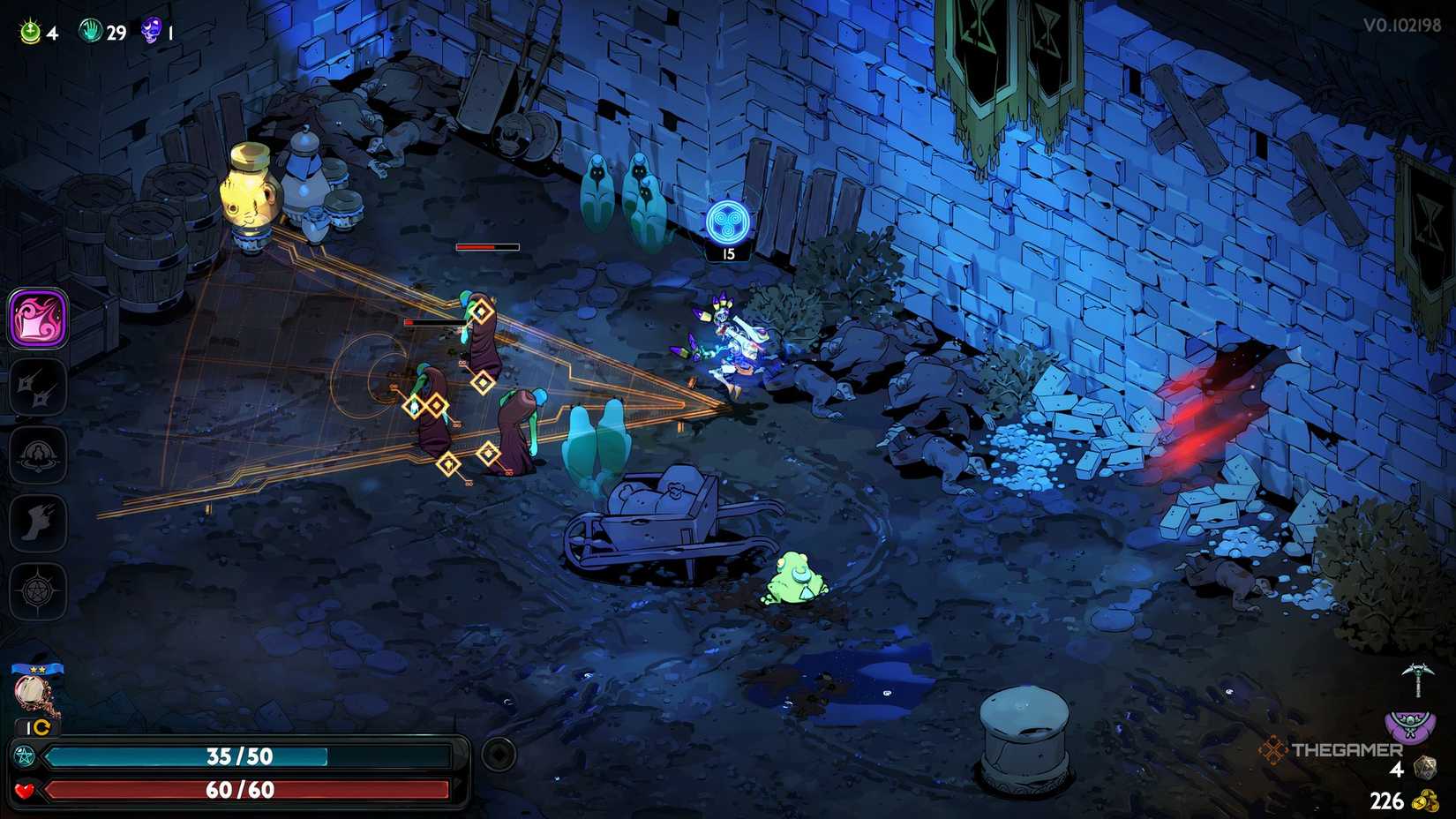Click the teal hand psyche resource icon
Image resolution: width=1456 pixels, height=819 pixels.
coord(91,33)
